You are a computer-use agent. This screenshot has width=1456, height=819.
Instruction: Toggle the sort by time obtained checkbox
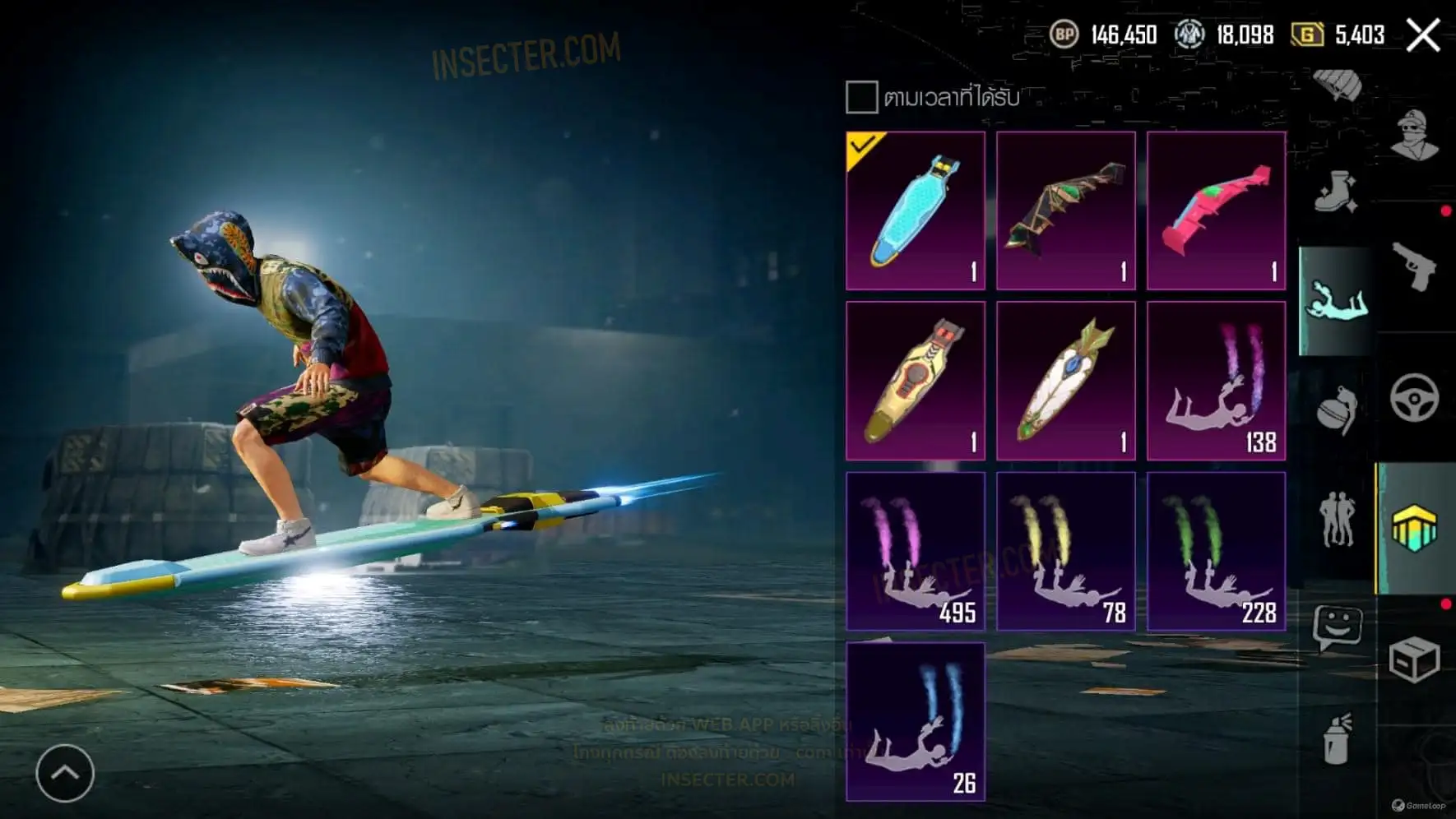861,97
